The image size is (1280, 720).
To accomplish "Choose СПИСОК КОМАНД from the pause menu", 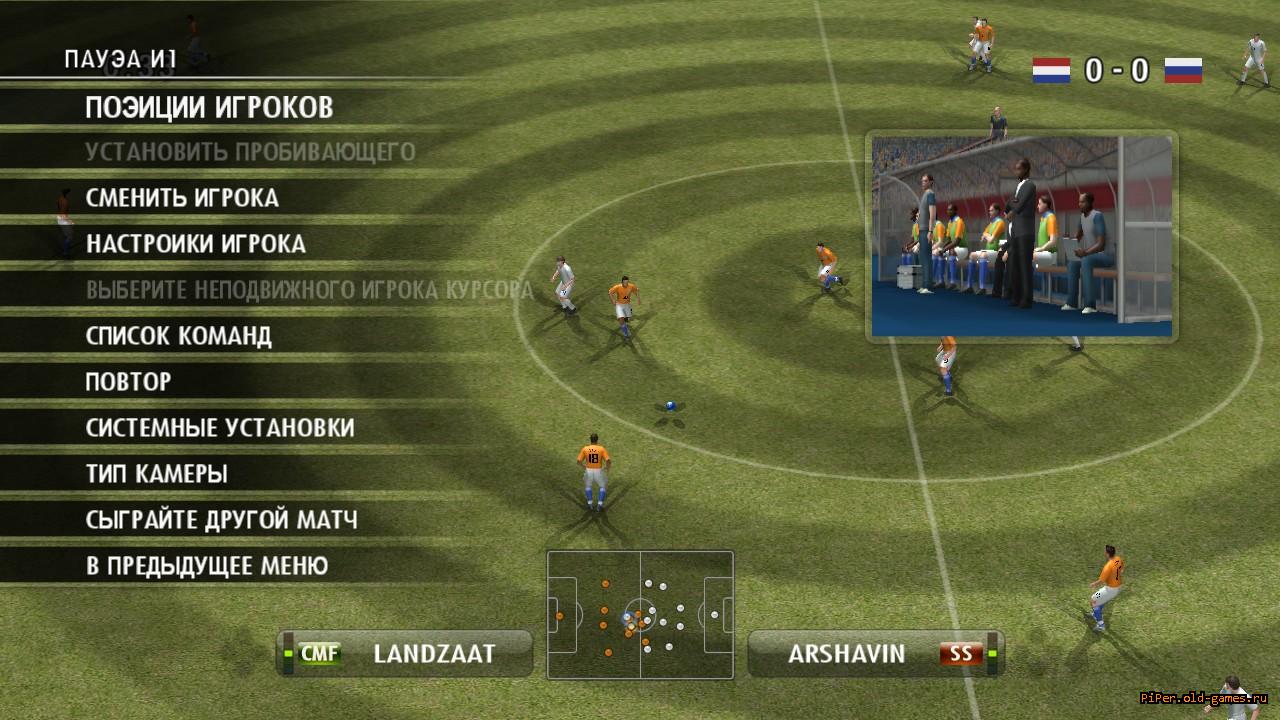I will pos(179,335).
